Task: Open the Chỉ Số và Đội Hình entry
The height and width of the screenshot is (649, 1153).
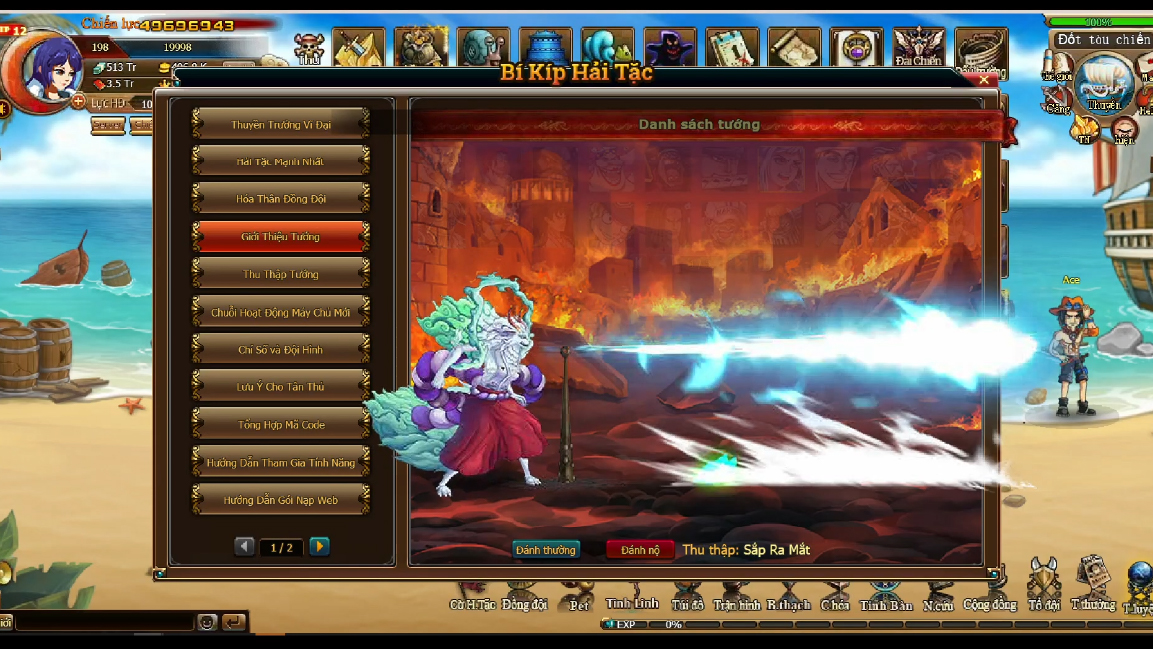Action: point(281,350)
